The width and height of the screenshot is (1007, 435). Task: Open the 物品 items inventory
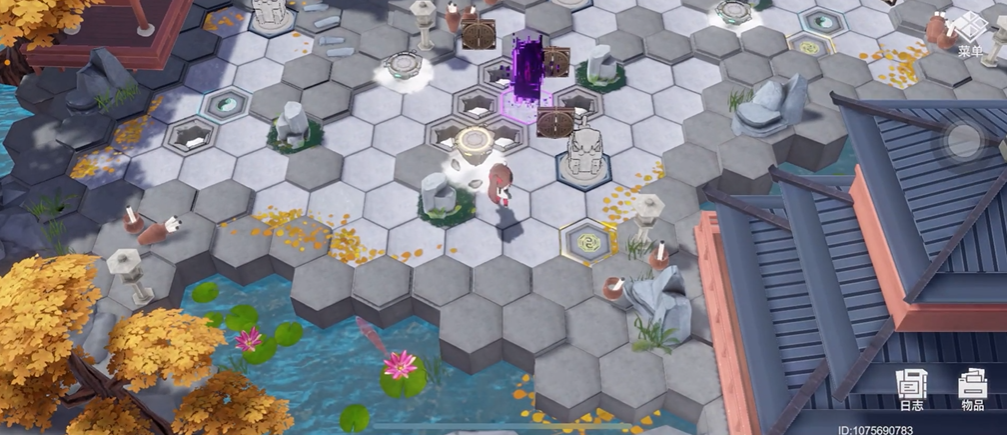pos(972,389)
